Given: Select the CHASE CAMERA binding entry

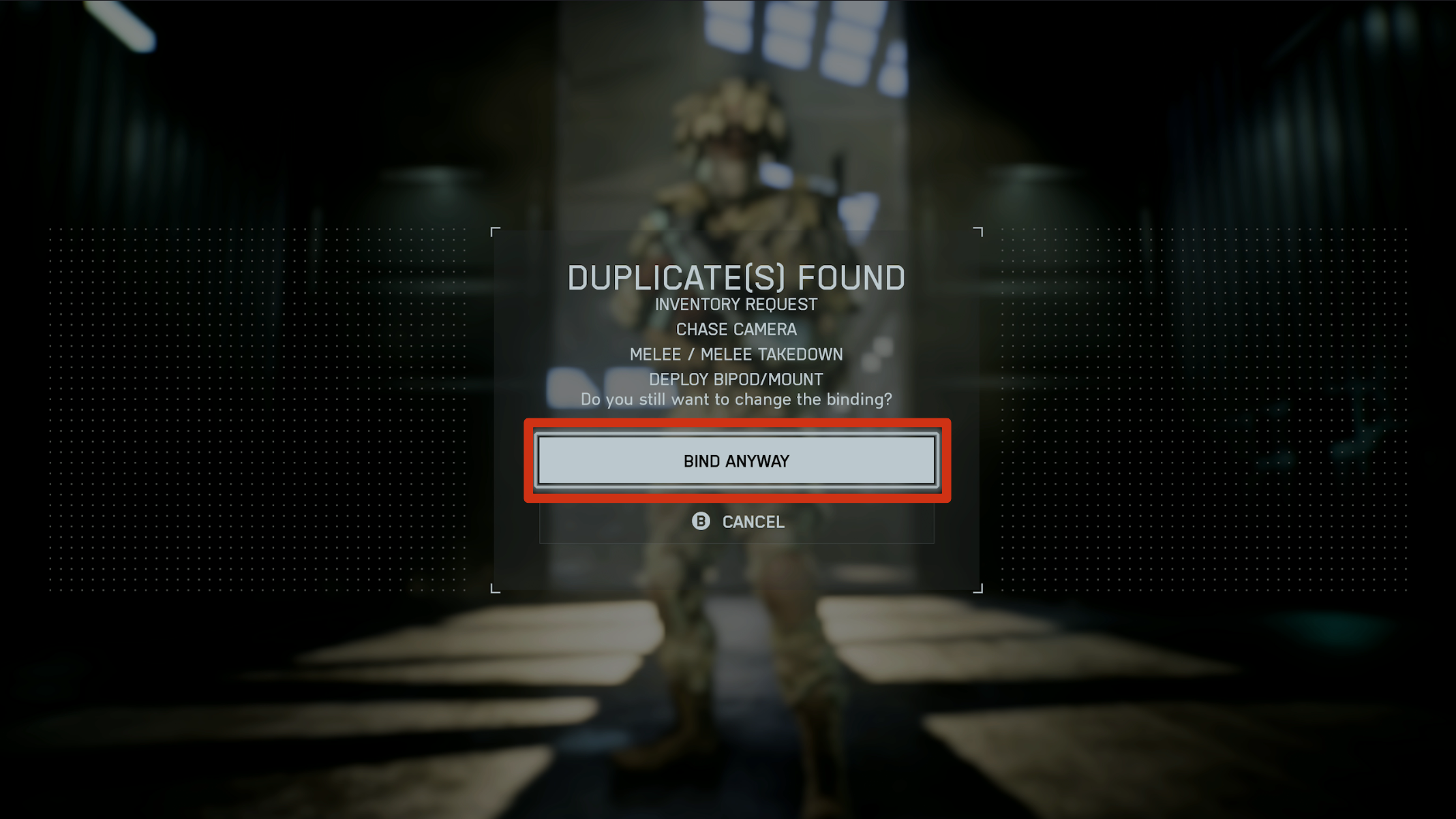Looking at the screenshot, I should click(736, 330).
